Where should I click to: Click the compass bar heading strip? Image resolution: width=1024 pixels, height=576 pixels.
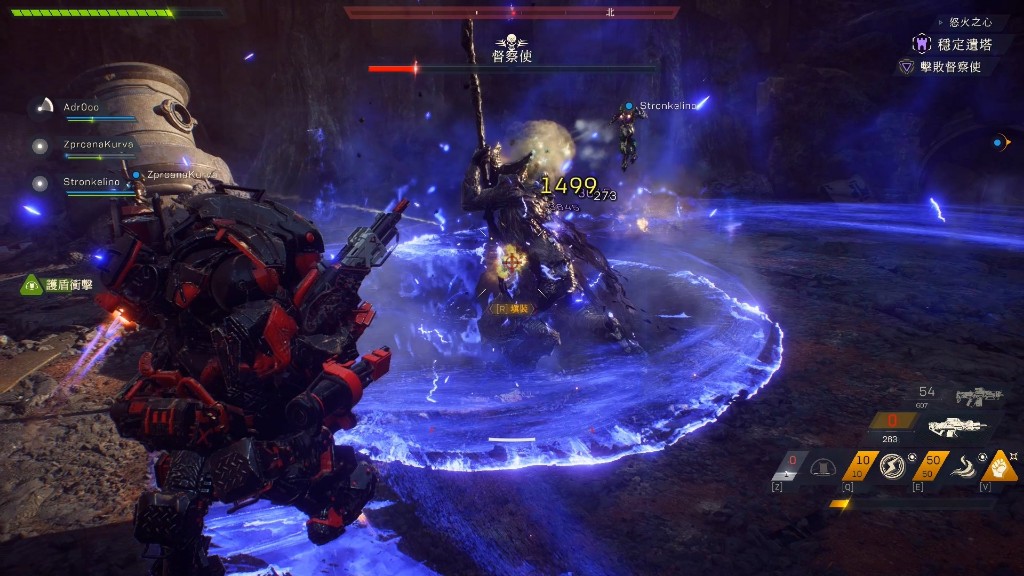tap(511, 13)
